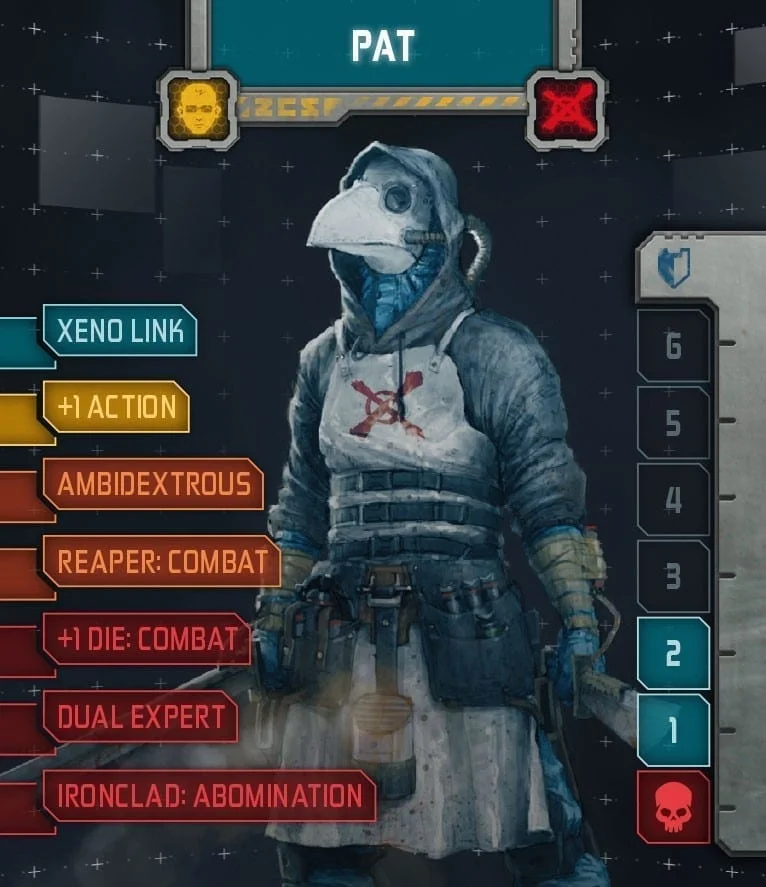Pick the Reaper: Combat skill
766x887 pixels.
point(161,561)
